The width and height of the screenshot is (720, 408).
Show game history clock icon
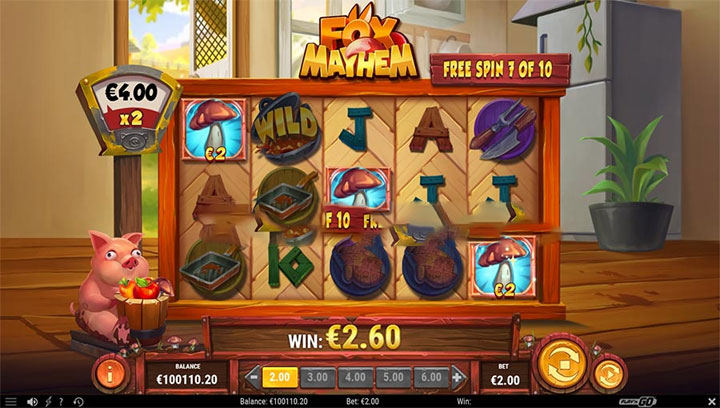[78, 401]
